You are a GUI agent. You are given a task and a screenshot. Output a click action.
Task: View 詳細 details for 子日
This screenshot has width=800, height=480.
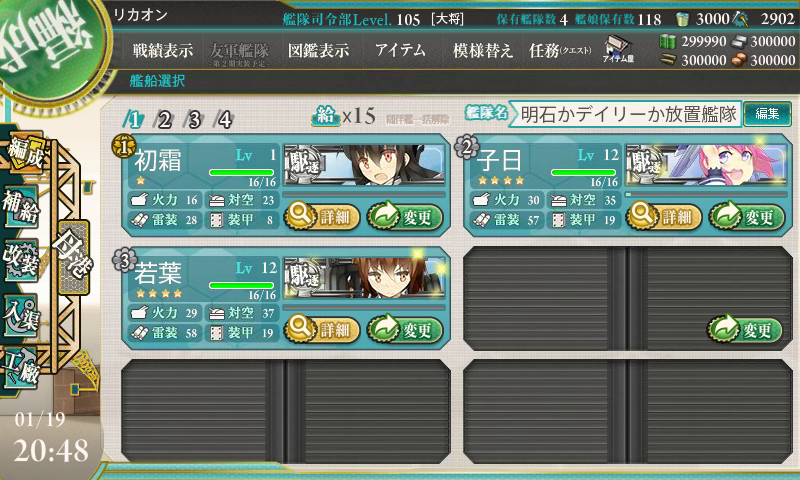click(663, 215)
